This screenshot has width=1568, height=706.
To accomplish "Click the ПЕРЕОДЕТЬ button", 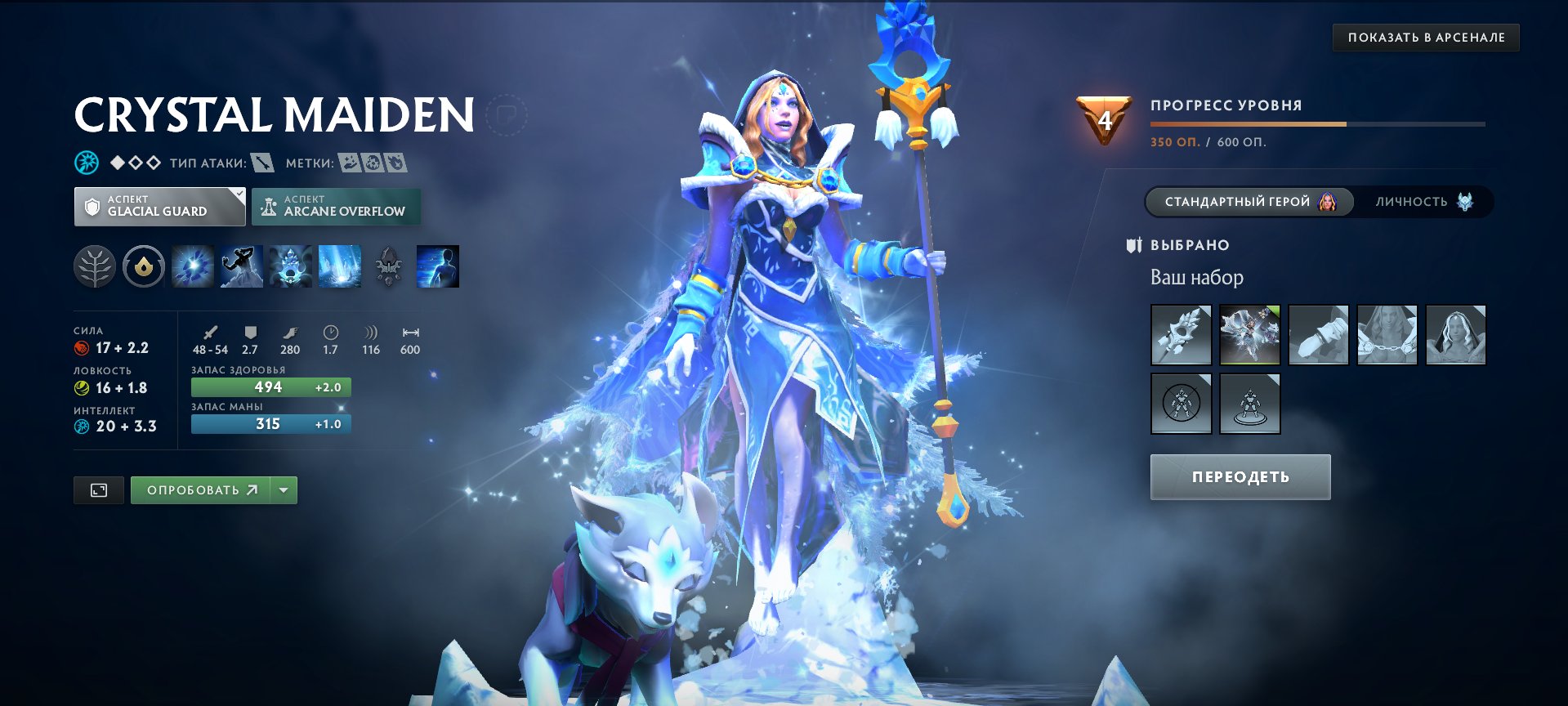I will point(1240,476).
